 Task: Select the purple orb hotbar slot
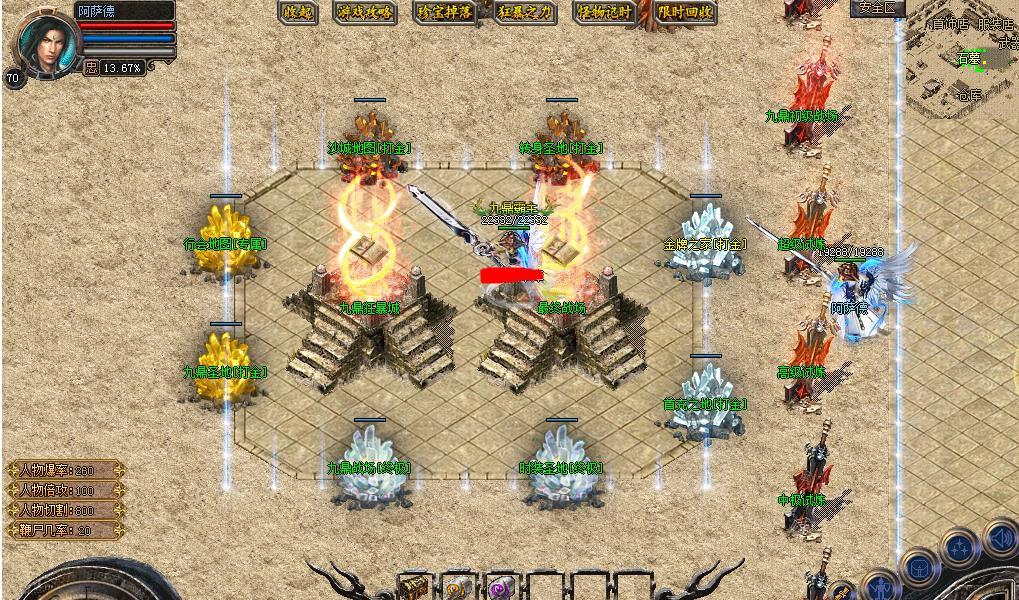pyautogui.click(x=500, y=587)
